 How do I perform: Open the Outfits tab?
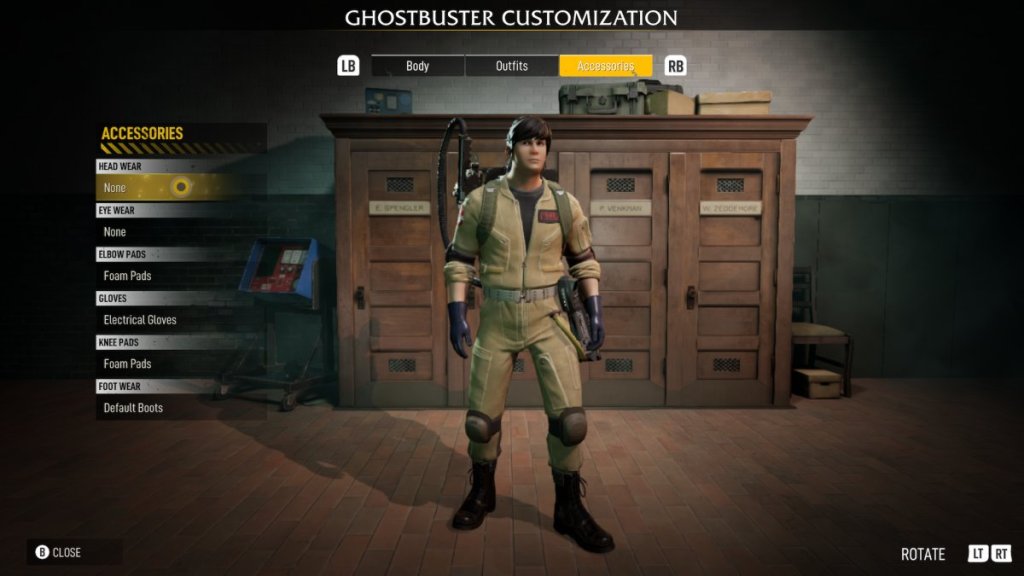tap(512, 66)
